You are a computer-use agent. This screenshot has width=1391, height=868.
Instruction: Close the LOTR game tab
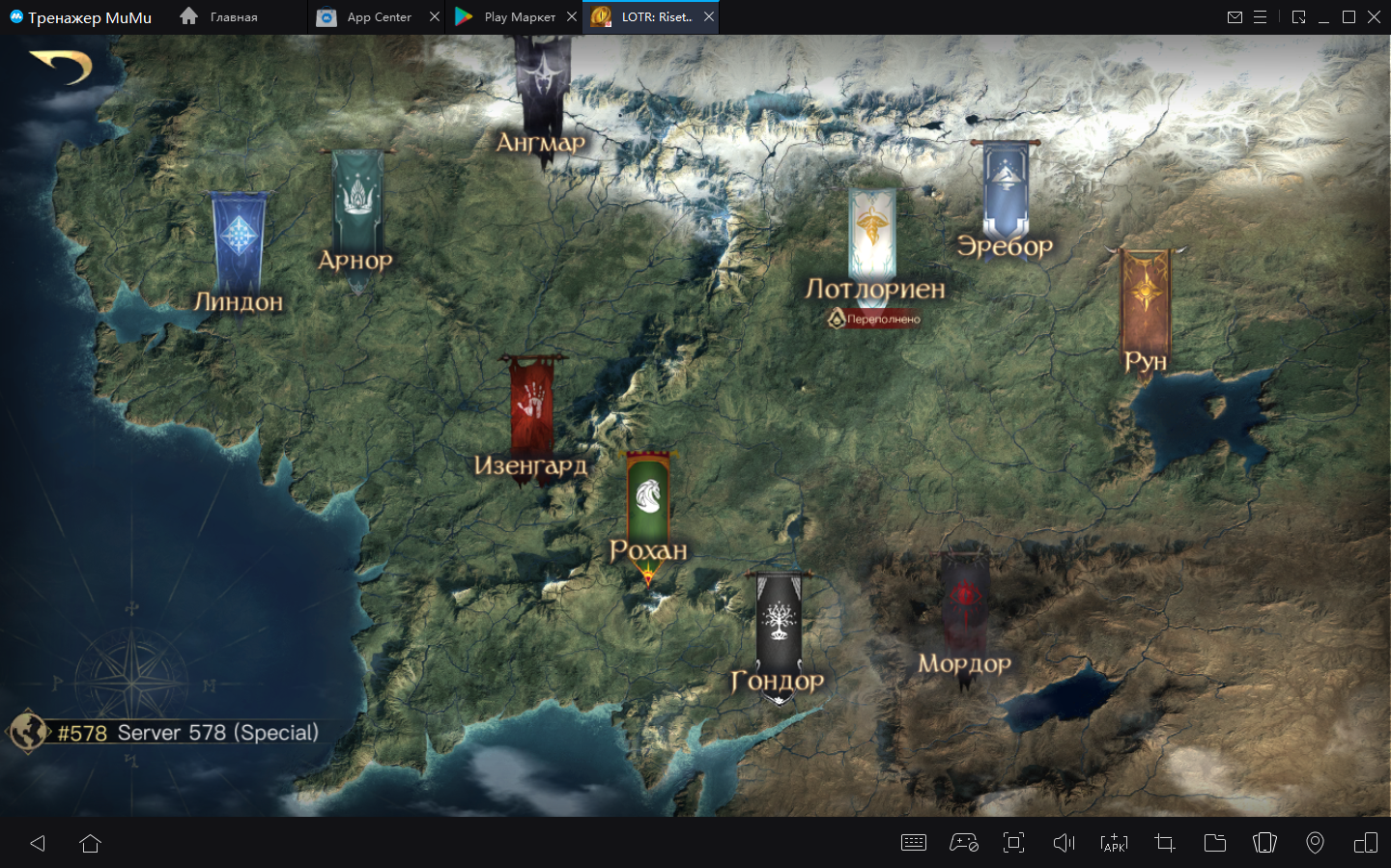pyautogui.click(x=709, y=16)
